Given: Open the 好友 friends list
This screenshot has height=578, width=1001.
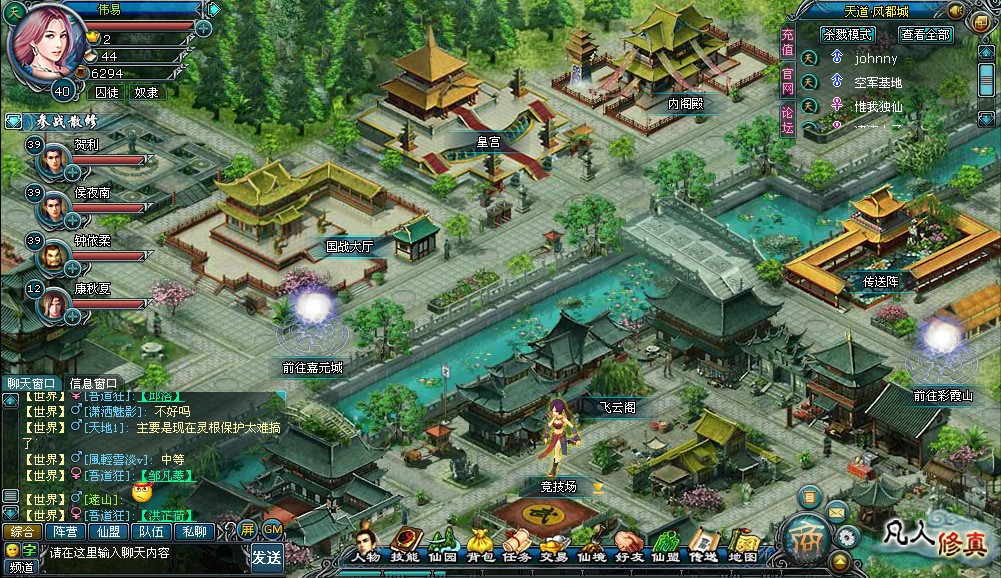Looking at the screenshot, I should point(628,544).
